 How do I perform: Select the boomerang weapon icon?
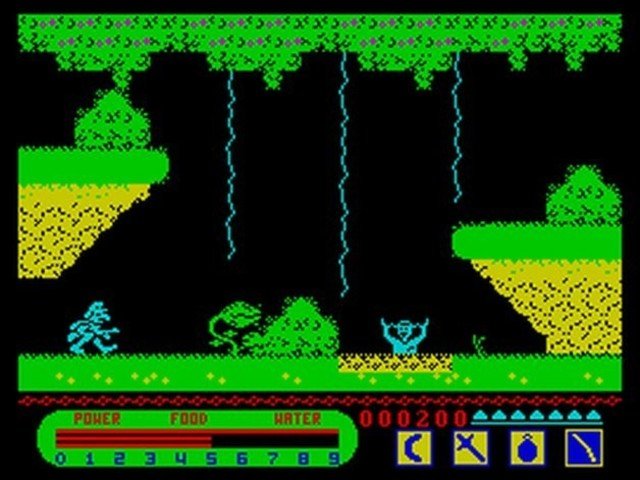pos(412,446)
